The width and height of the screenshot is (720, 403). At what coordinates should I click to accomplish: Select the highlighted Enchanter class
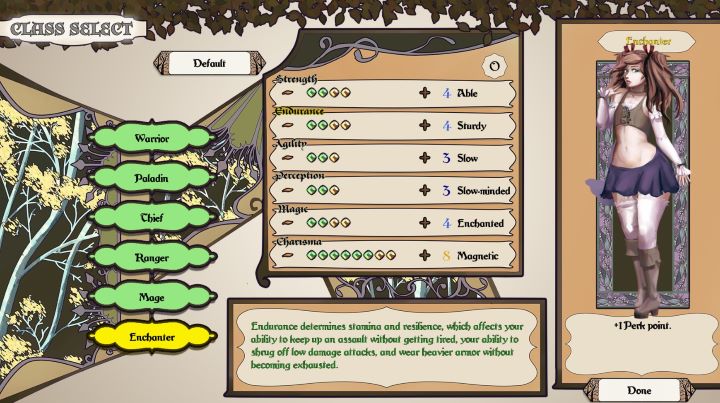click(x=152, y=336)
